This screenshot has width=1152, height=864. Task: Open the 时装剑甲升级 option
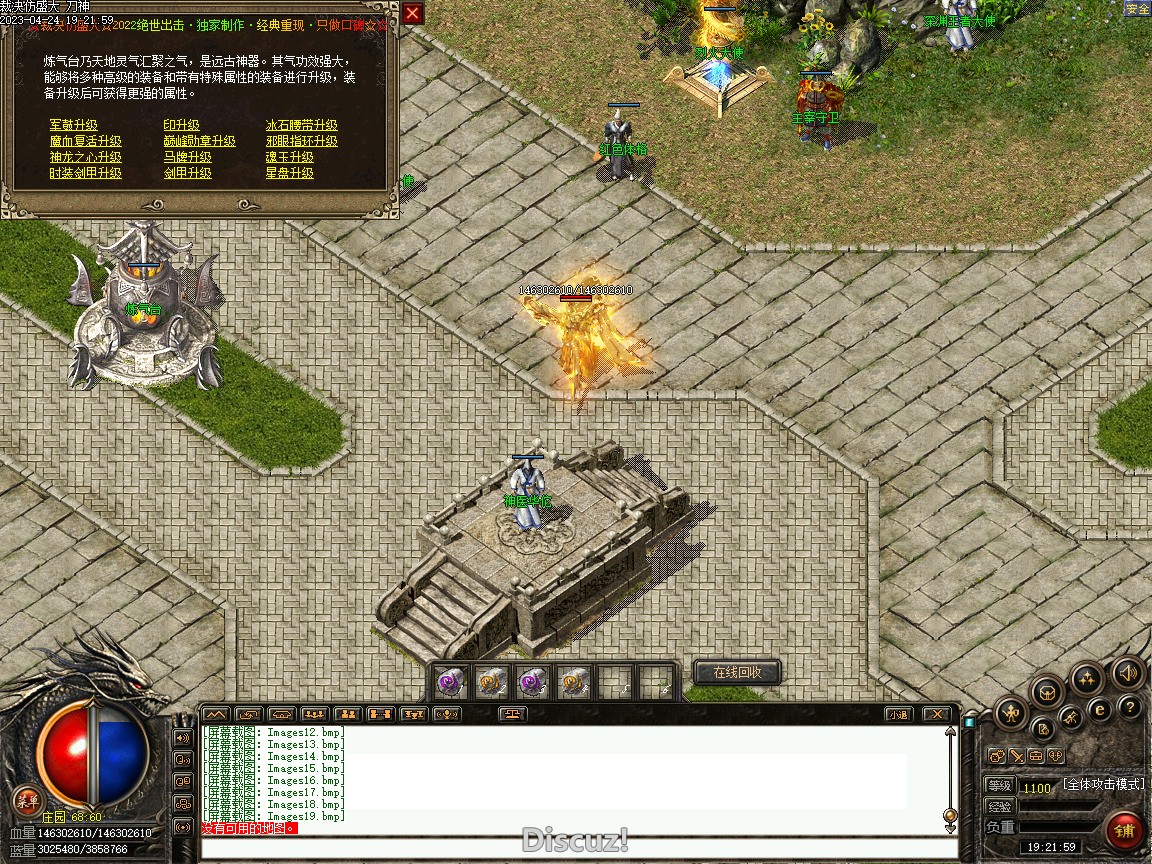[86, 173]
